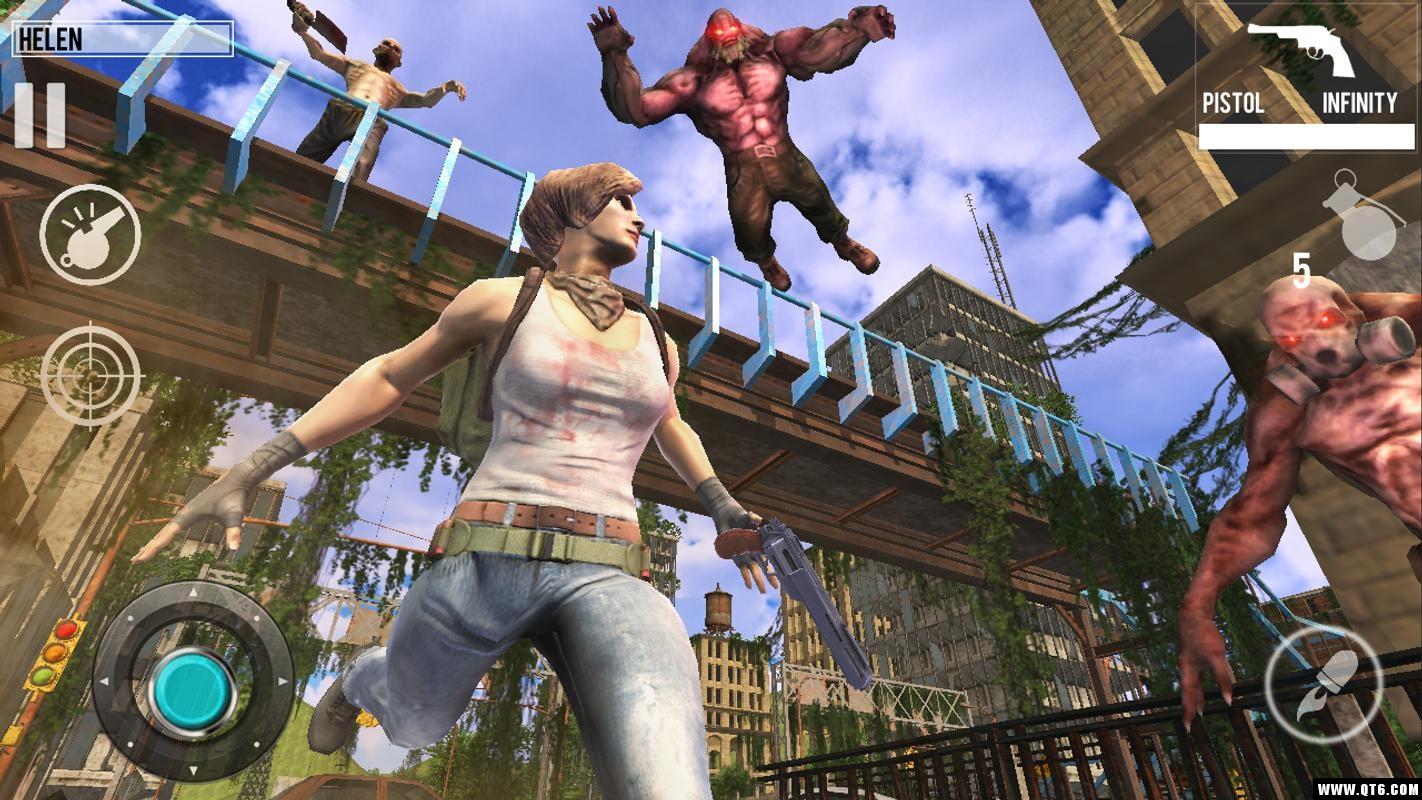1422x800 pixels.
Task: Tap the teal virtual joystick knob
Action: pyautogui.click(x=193, y=689)
